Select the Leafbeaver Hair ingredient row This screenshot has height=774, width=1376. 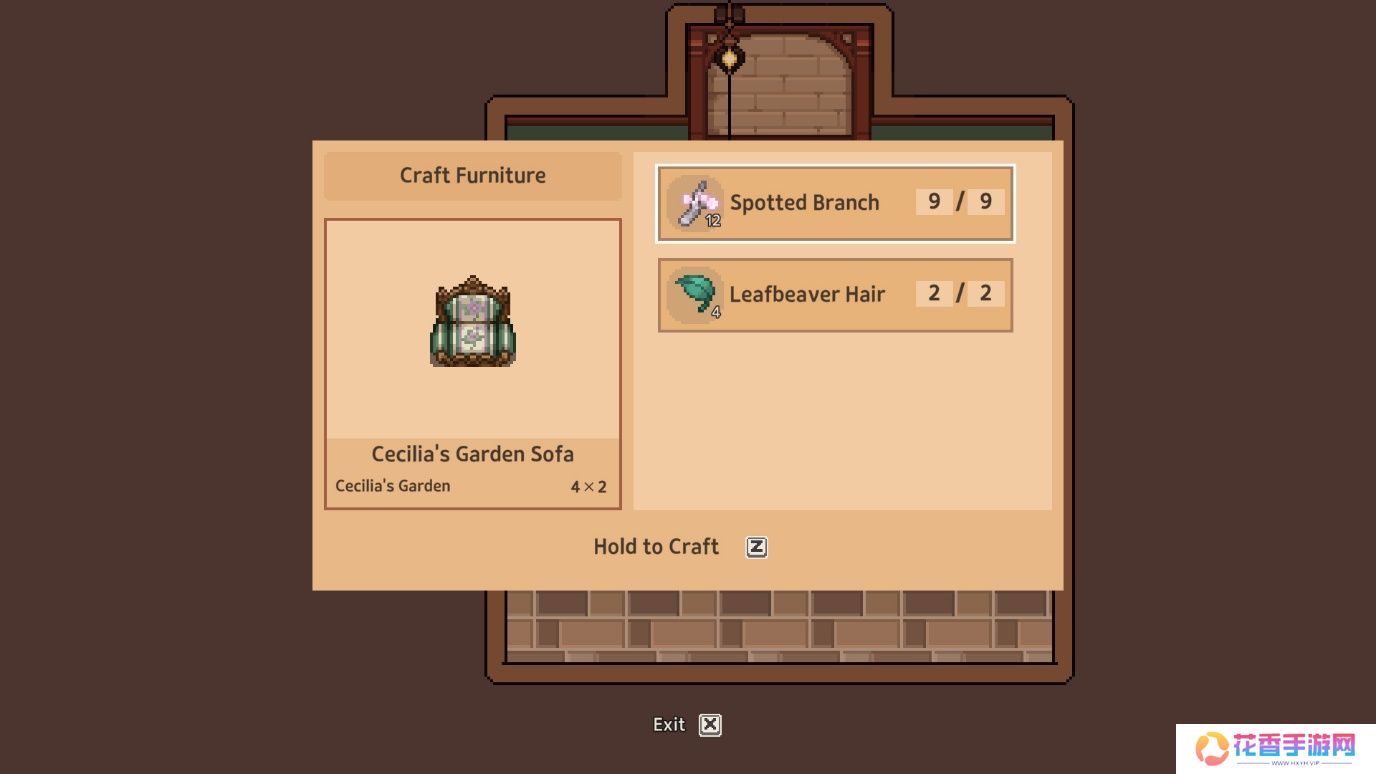click(x=835, y=294)
